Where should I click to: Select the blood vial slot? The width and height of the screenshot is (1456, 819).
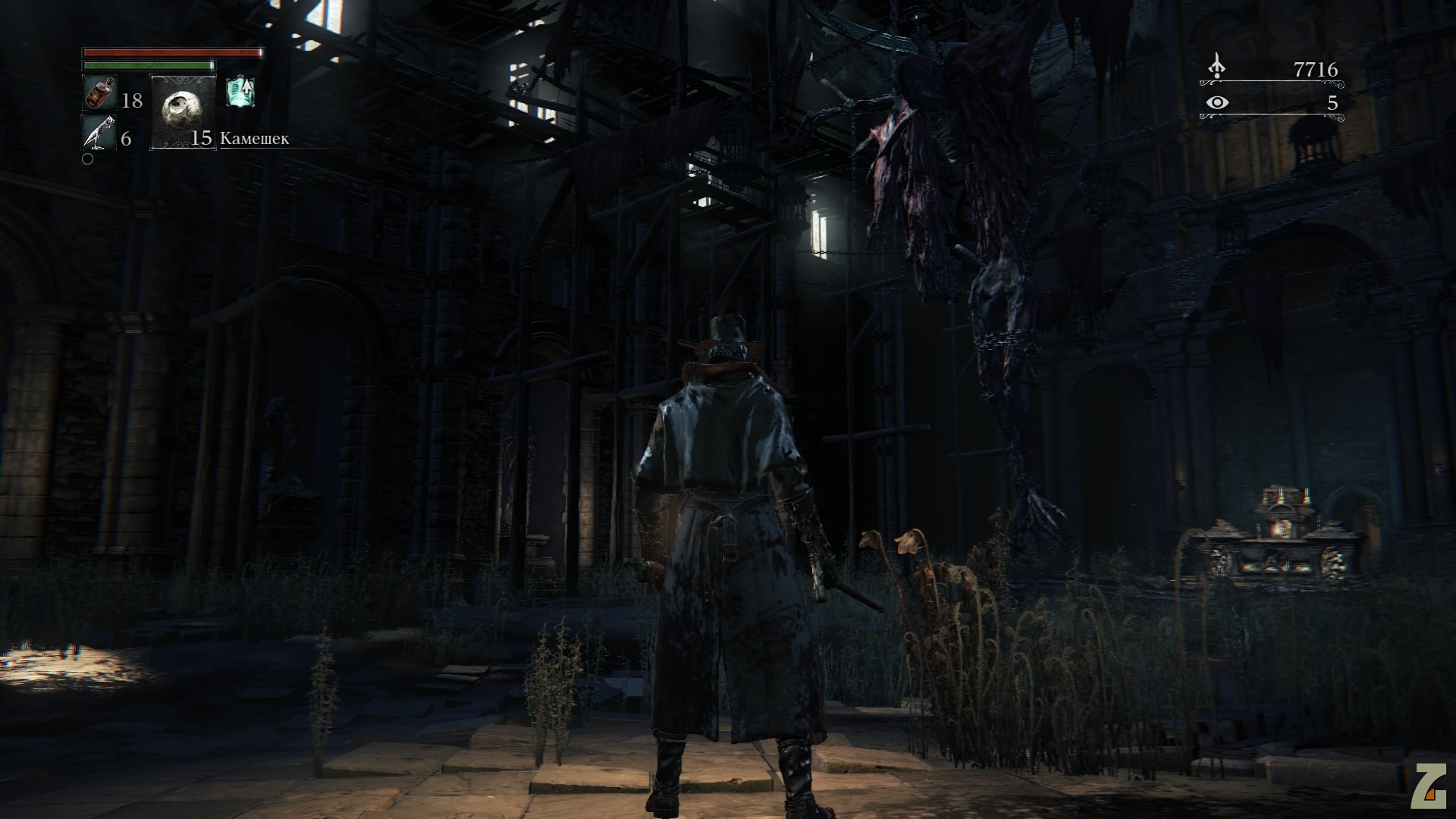(x=99, y=93)
